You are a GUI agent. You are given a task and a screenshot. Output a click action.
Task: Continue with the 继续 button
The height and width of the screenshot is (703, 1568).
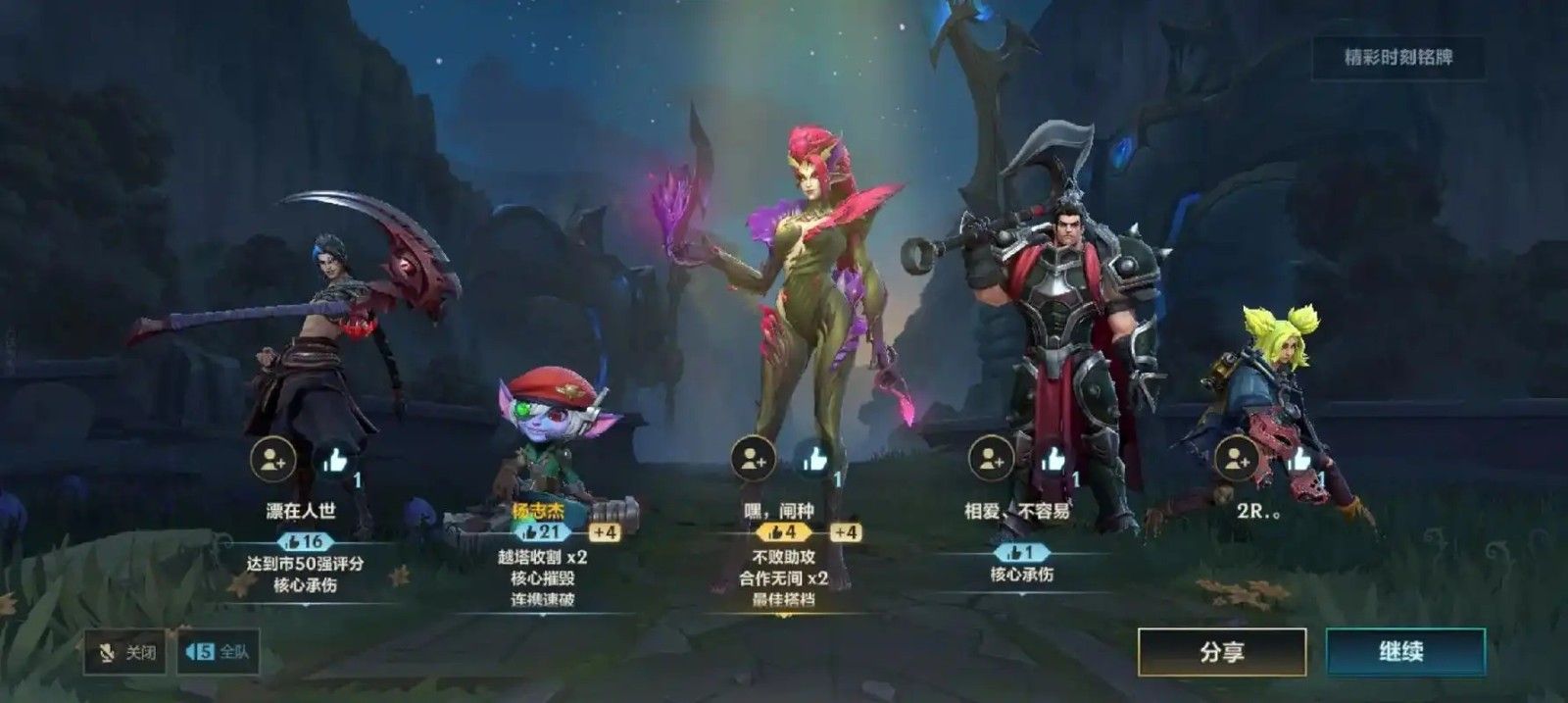pyautogui.click(x=1404, y=652)
